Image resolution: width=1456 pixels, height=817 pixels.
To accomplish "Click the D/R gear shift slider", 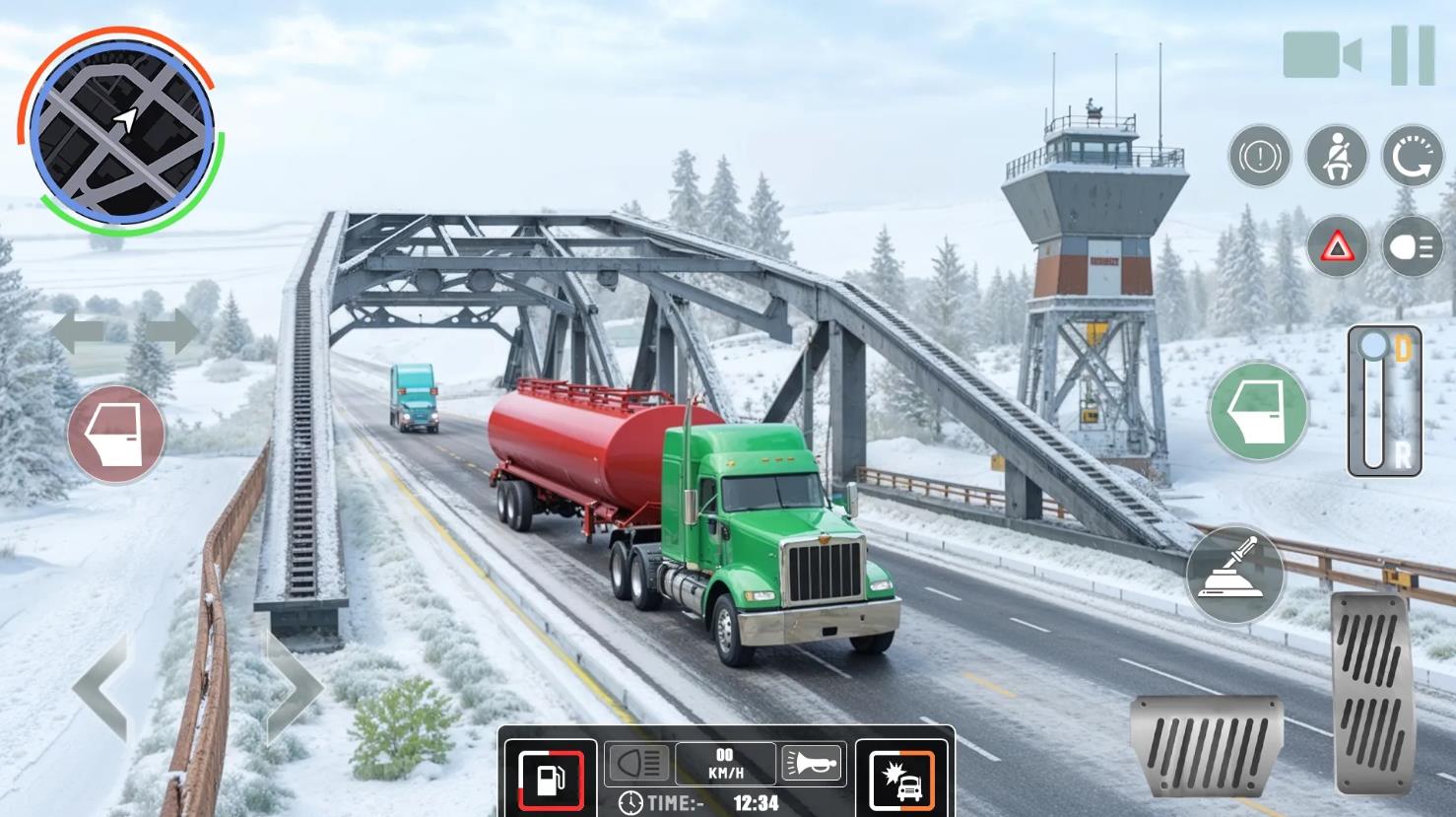I will [1384, 401].
